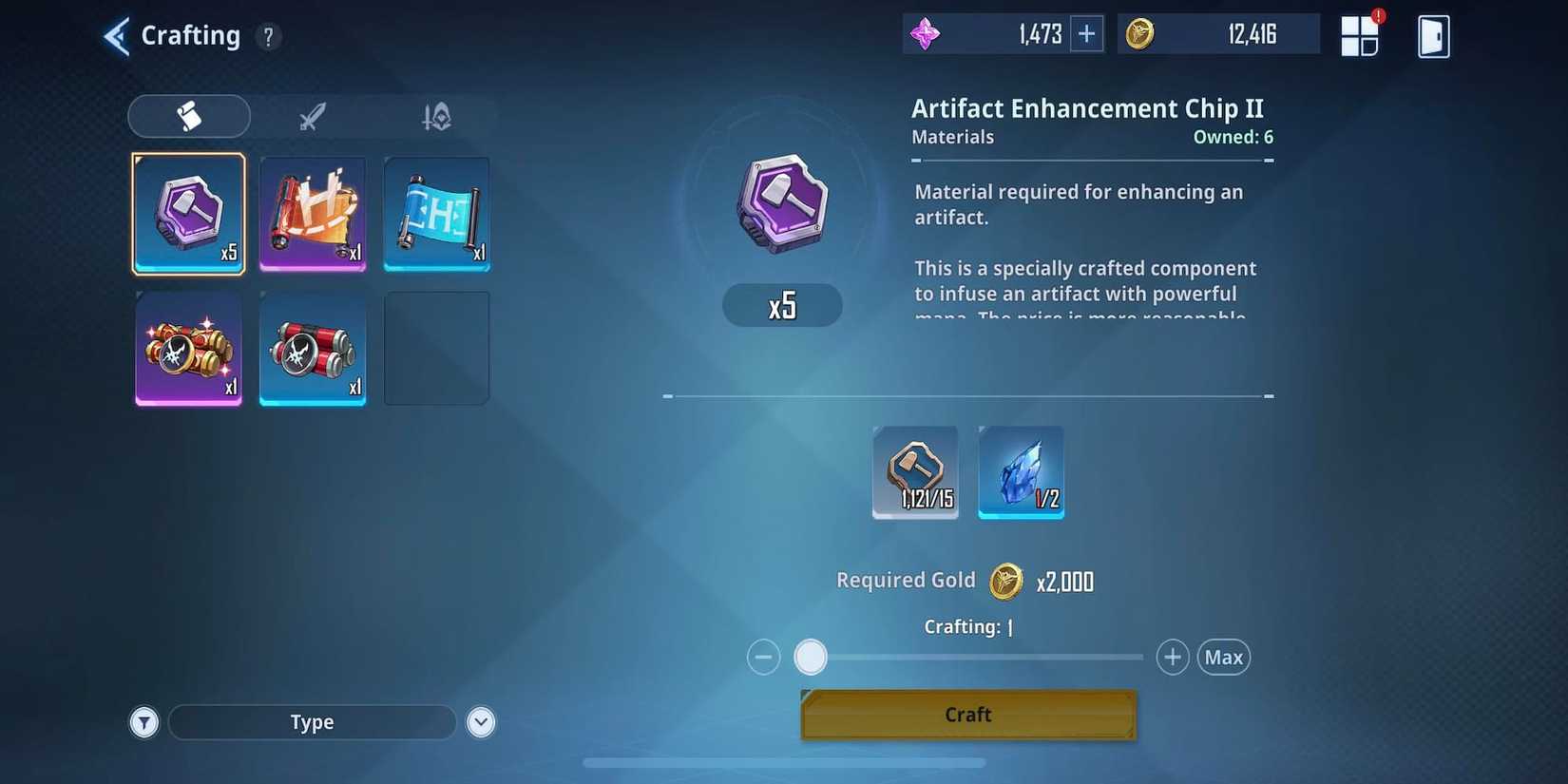Select the hammer chip material requirement icon
Screen dimensions: 1568x784
[x=915, y=472]
